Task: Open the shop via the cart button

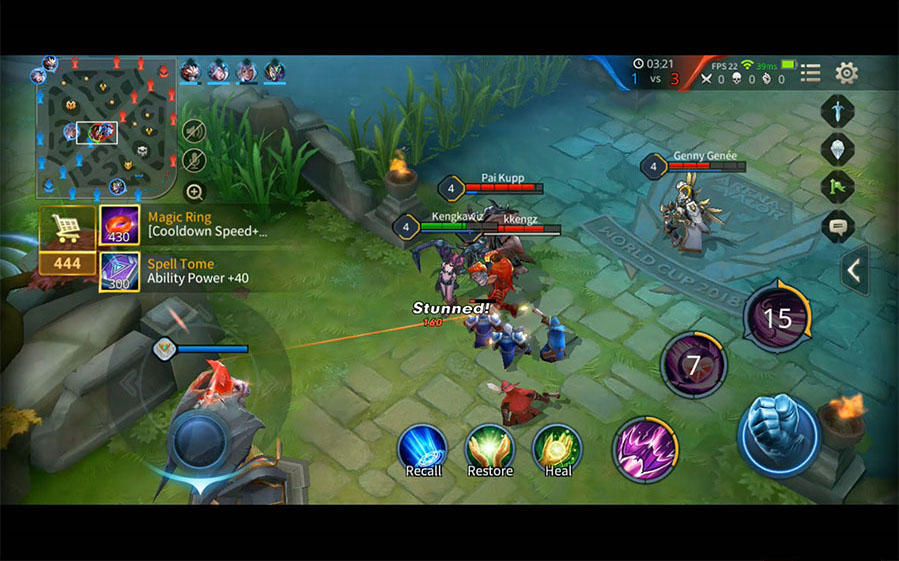Action: point(68,226)
